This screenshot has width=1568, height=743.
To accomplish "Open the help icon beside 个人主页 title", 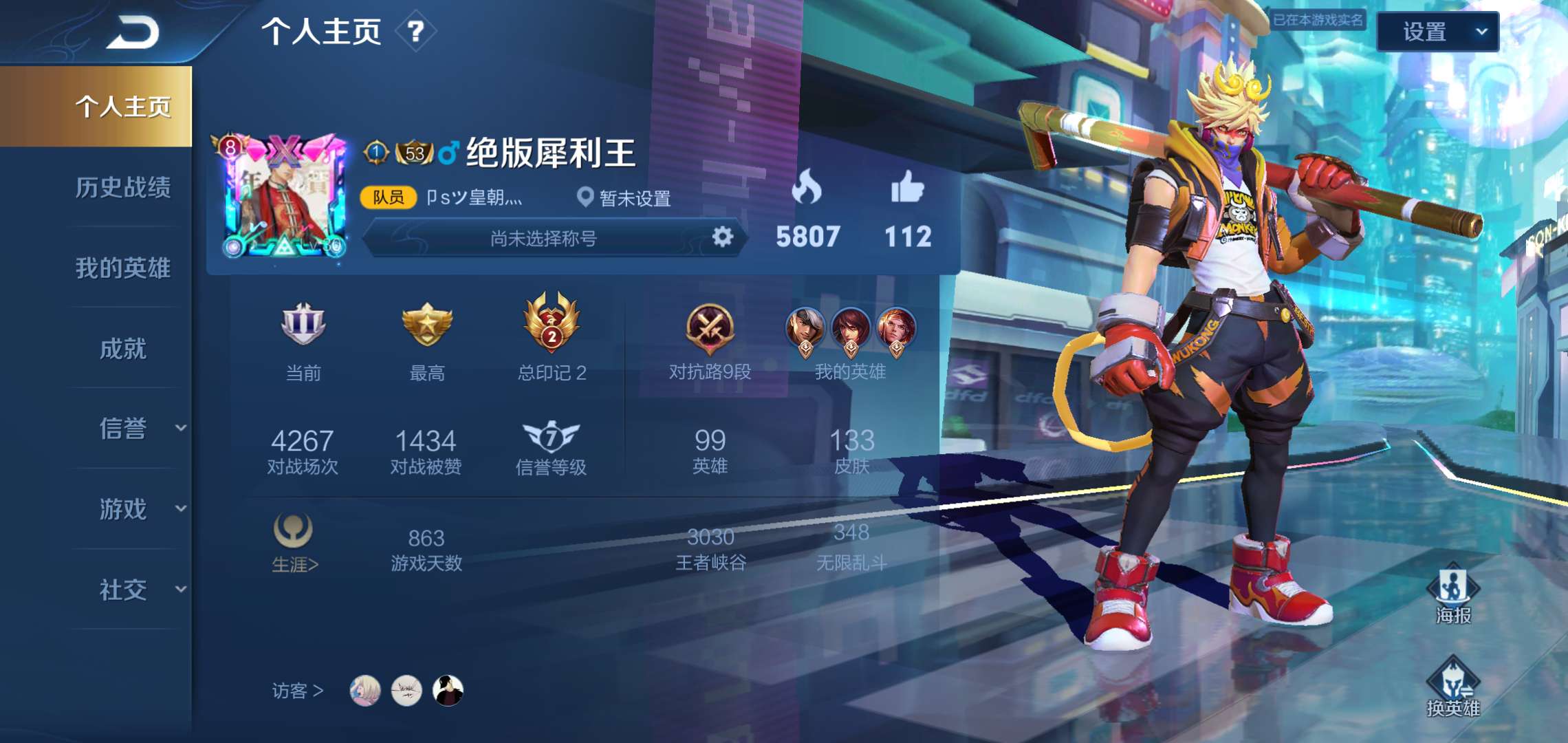I will (415, 32).
